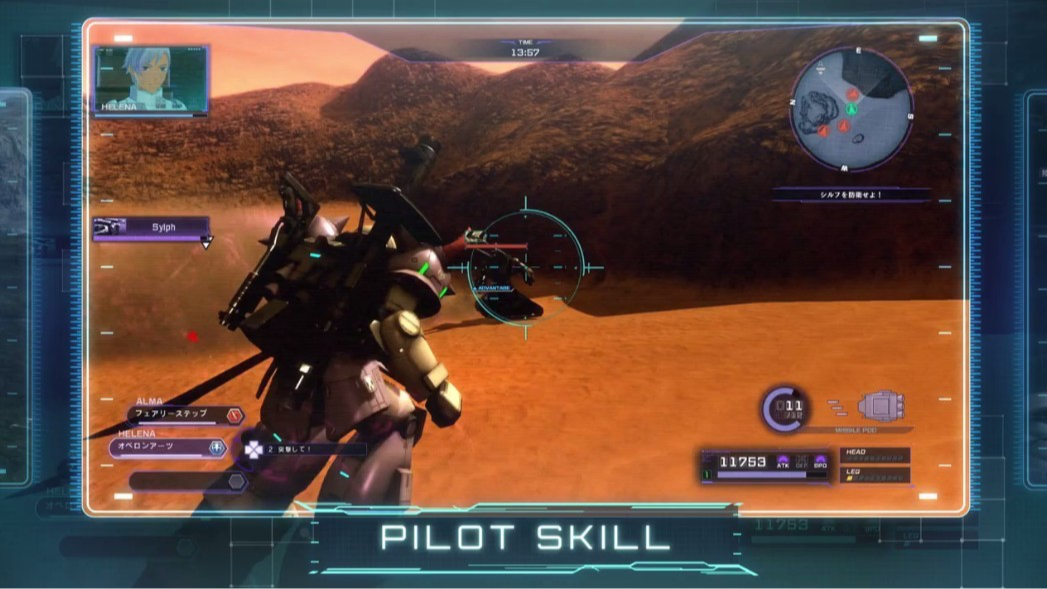Select the HEAD part status panel

click(875, 456)
